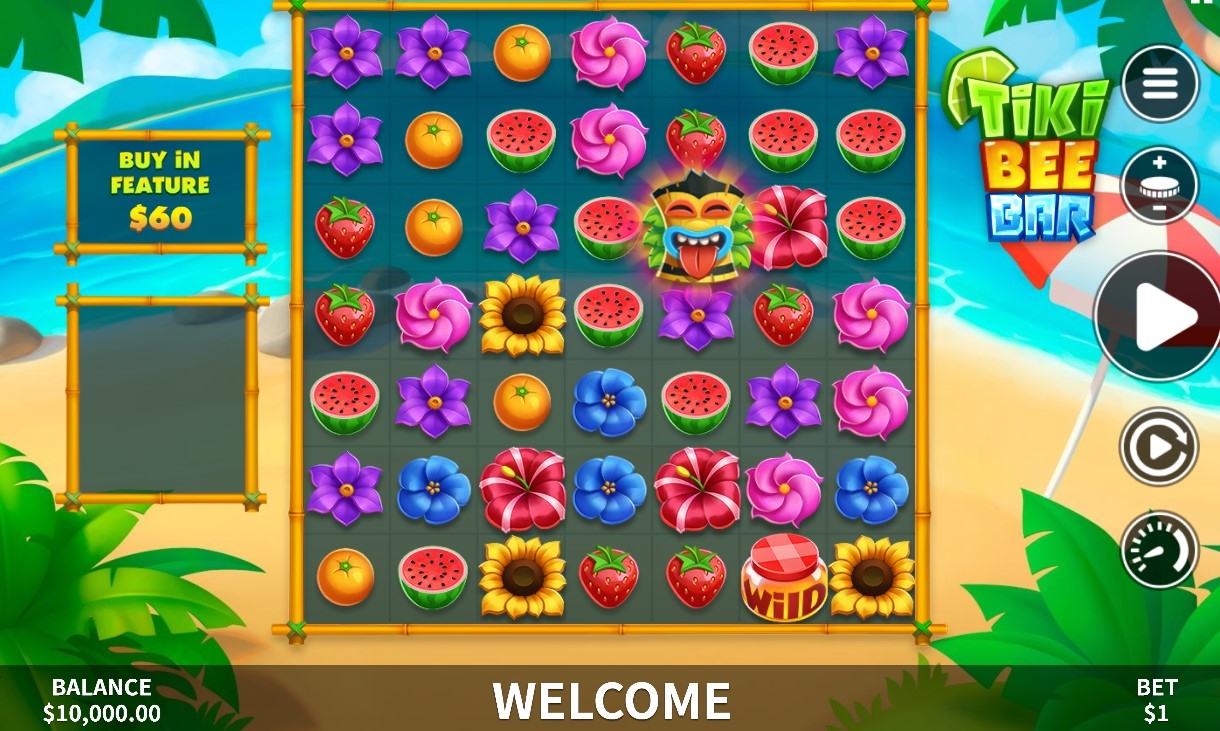Toggle turbo speed with the gauge button
The height and width of the screenshot is (731, 1220).
[1159, 549]
